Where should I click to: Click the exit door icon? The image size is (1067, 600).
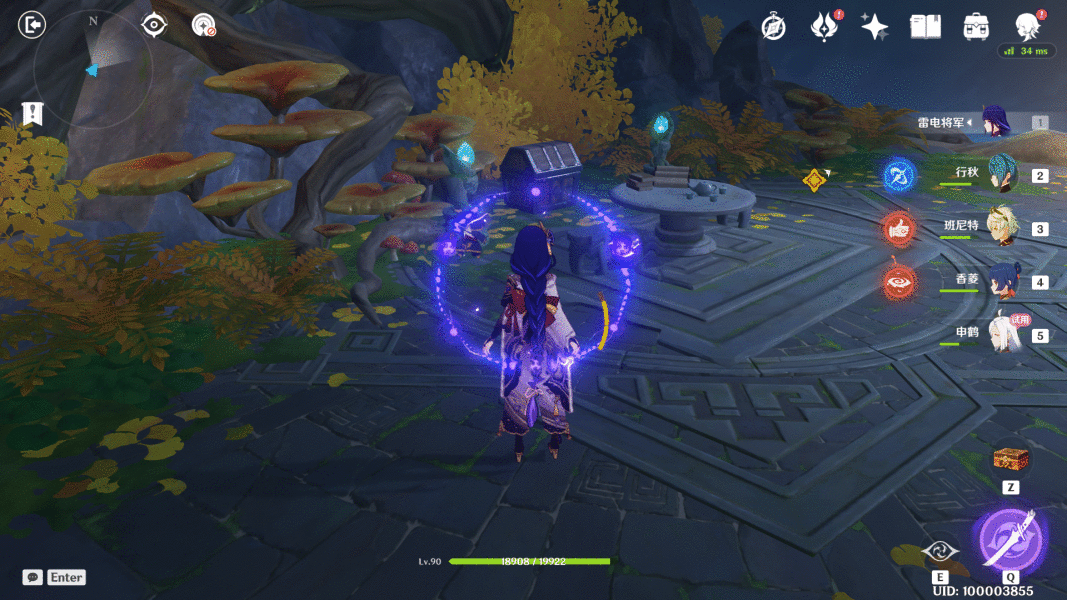(x=32, y=25)
